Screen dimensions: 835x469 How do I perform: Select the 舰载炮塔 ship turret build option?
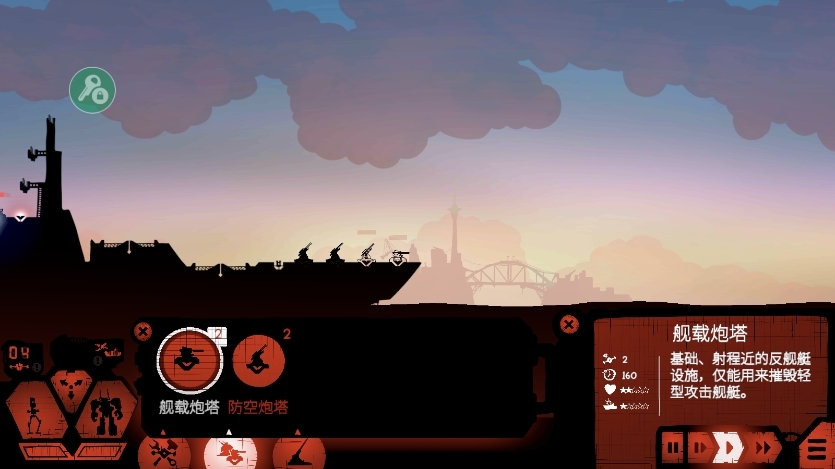190,360
